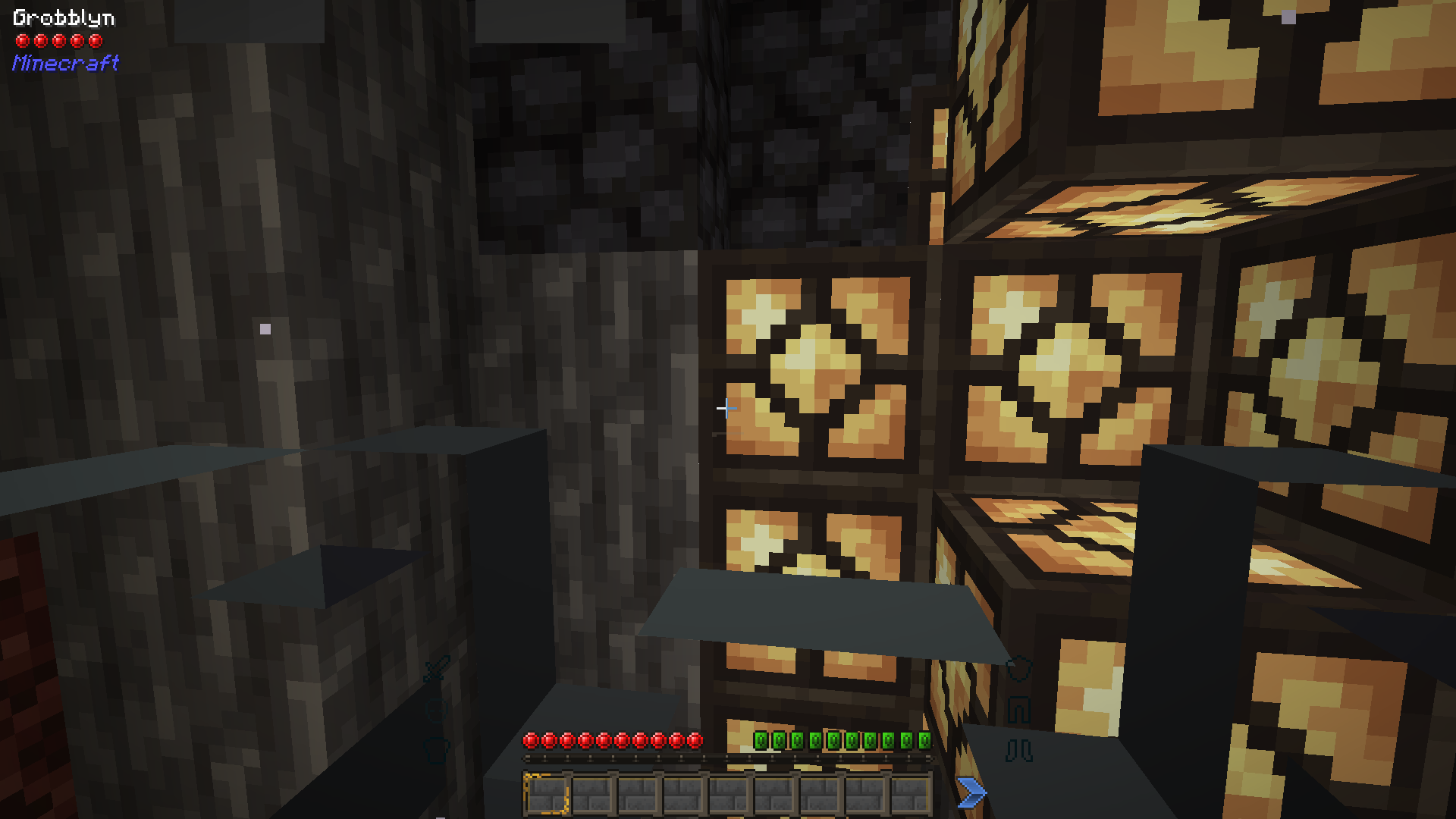The image size is (1456, 819).
Task: Click the Minecraft label below the hearts
Action: pyautogui.click(x=64, y=64)
